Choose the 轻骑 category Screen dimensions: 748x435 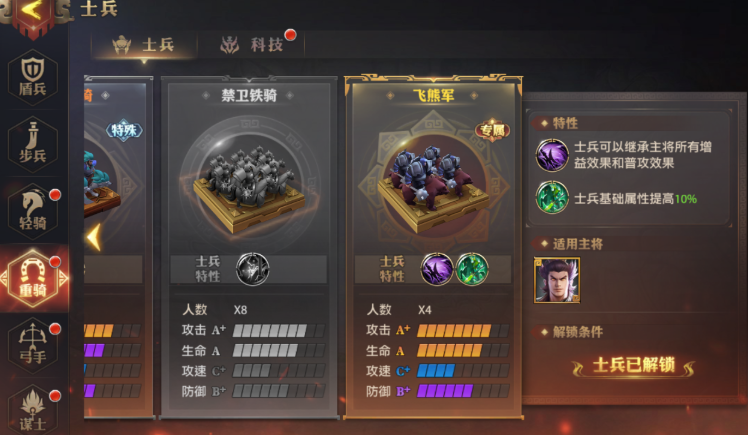(33, 207)
